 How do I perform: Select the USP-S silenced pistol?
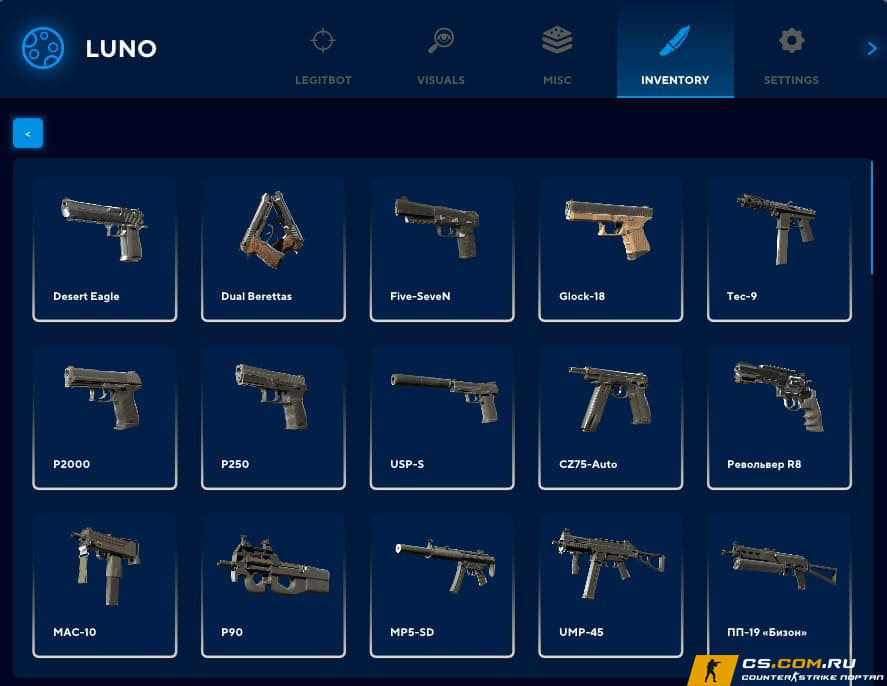click(442, 417)
